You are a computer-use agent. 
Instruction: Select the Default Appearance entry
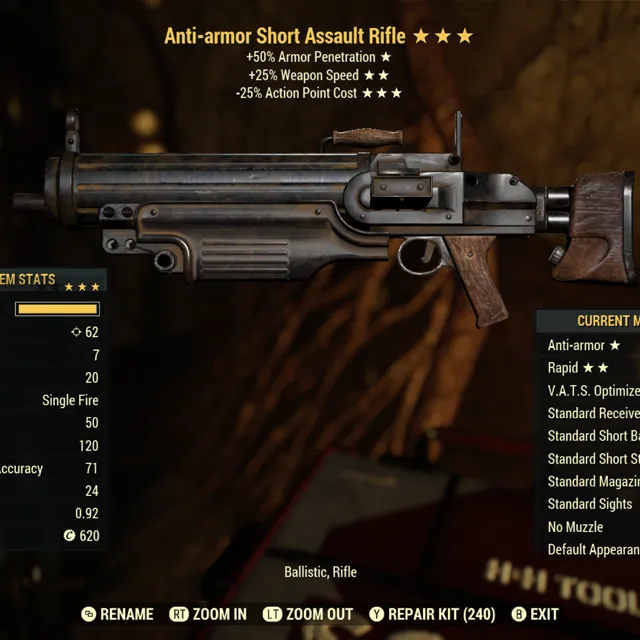(593, 550)
